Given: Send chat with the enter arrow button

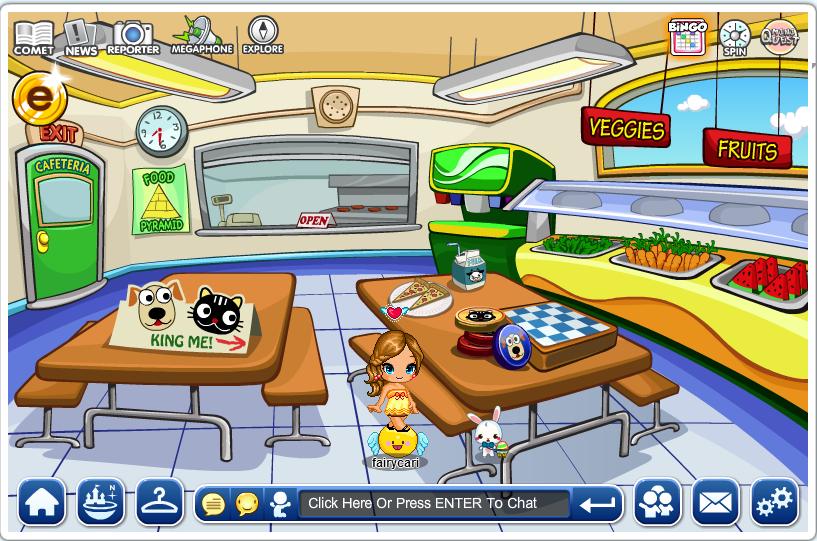Looking at the screenshot, I should (x=596, y=504).
